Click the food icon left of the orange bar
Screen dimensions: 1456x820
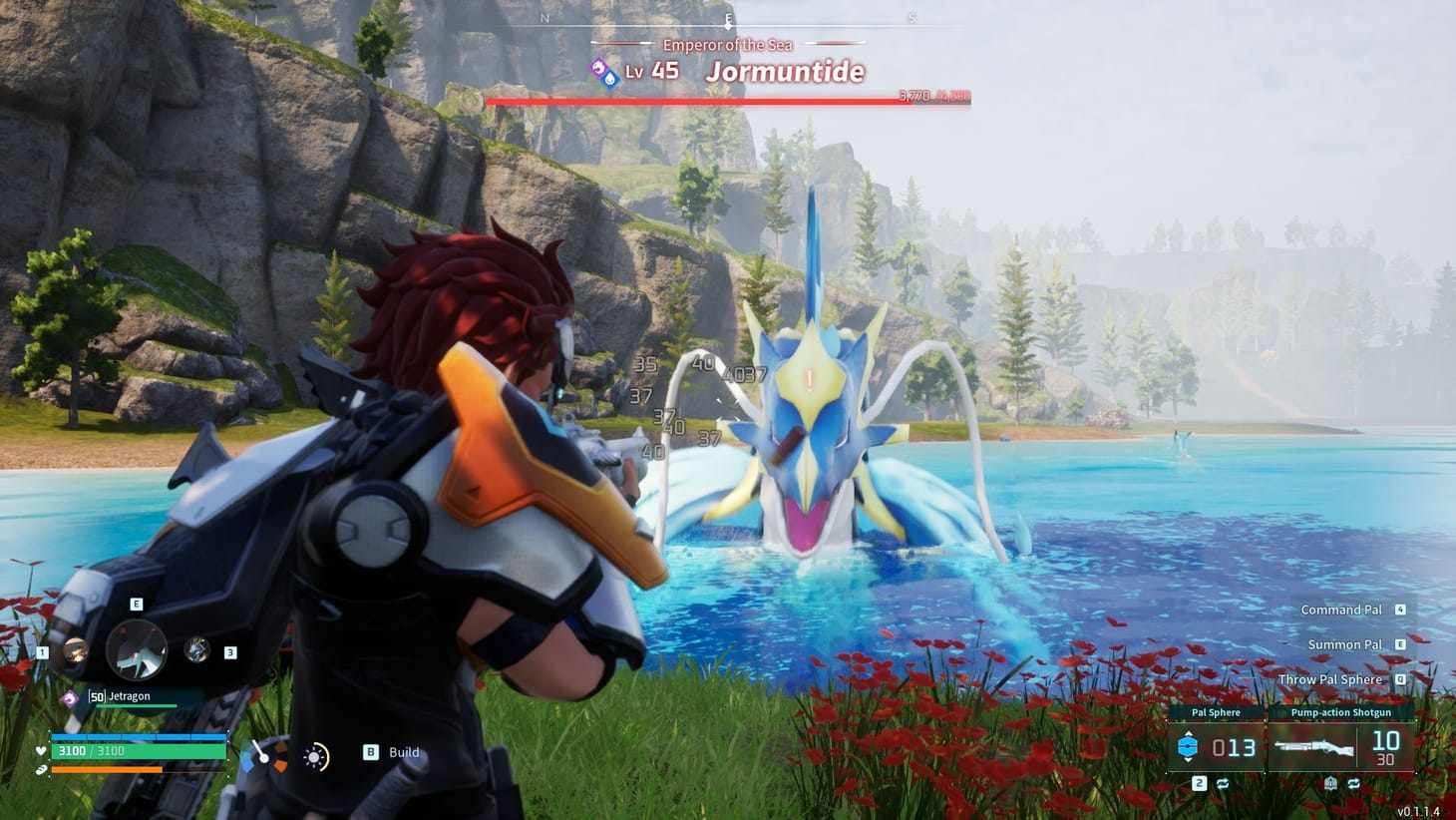pyautogui.click(x=41, y=770)
